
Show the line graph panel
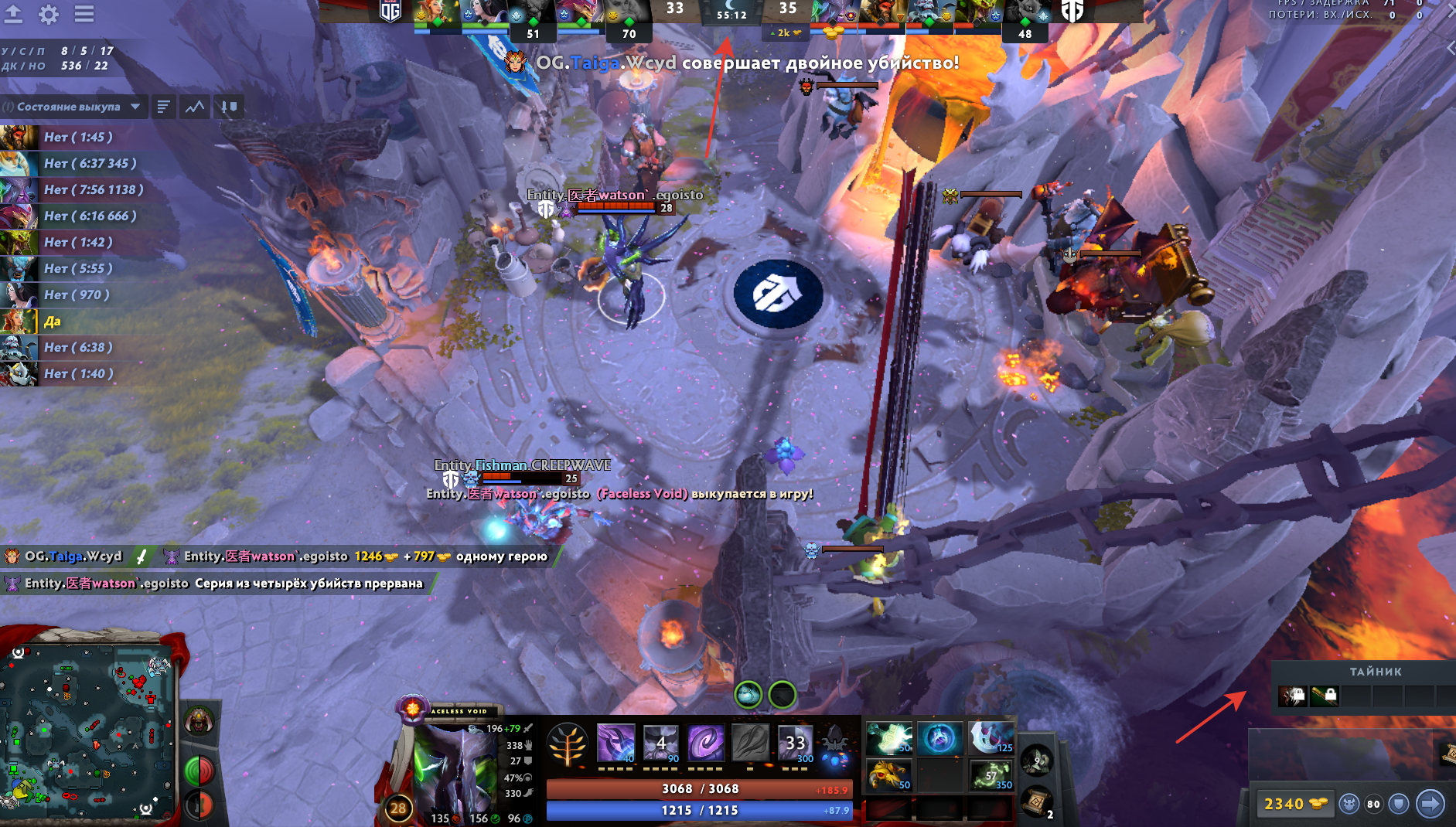pos(195,107)
